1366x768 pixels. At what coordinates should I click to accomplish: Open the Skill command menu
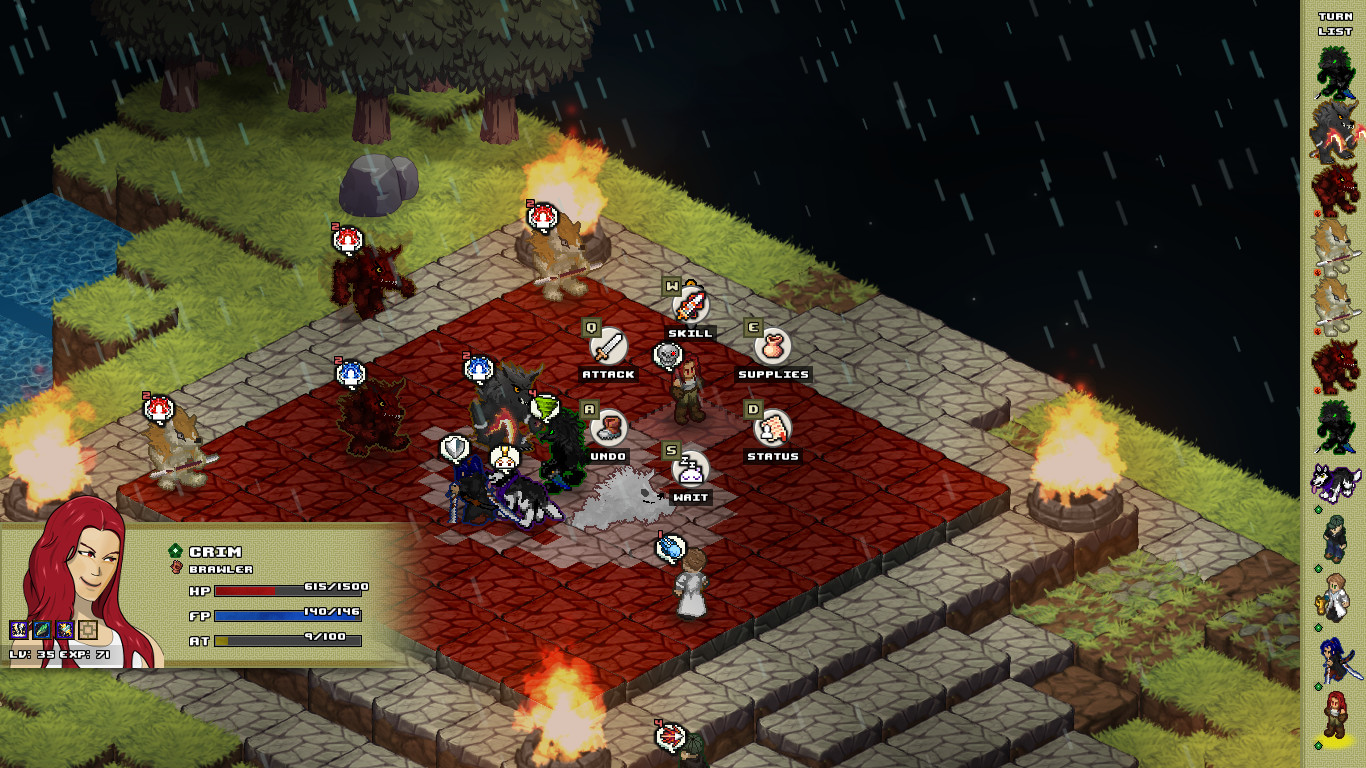(x=690, y=306)
